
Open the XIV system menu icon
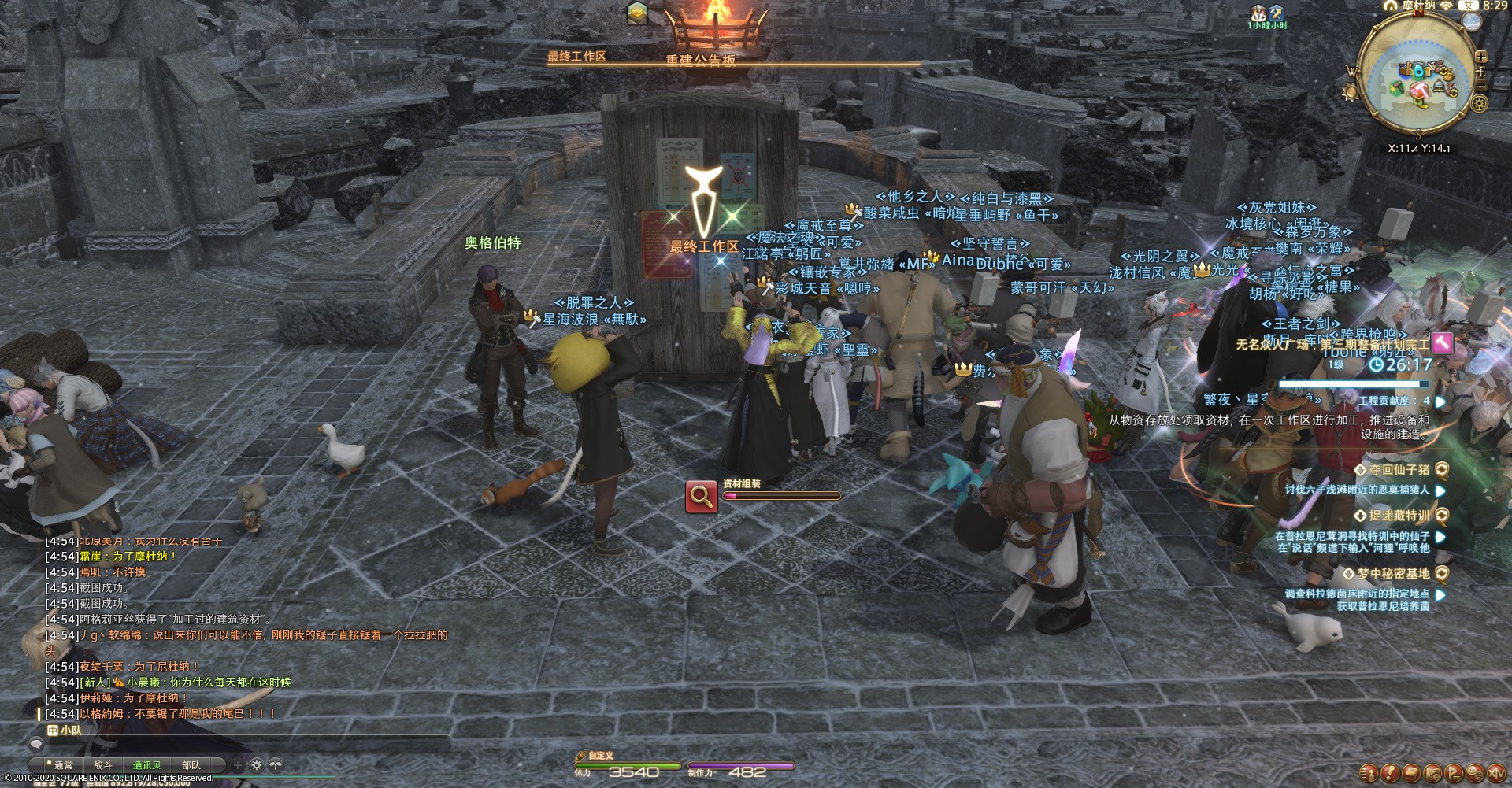pyautogui.click(x=1495, y=773)
